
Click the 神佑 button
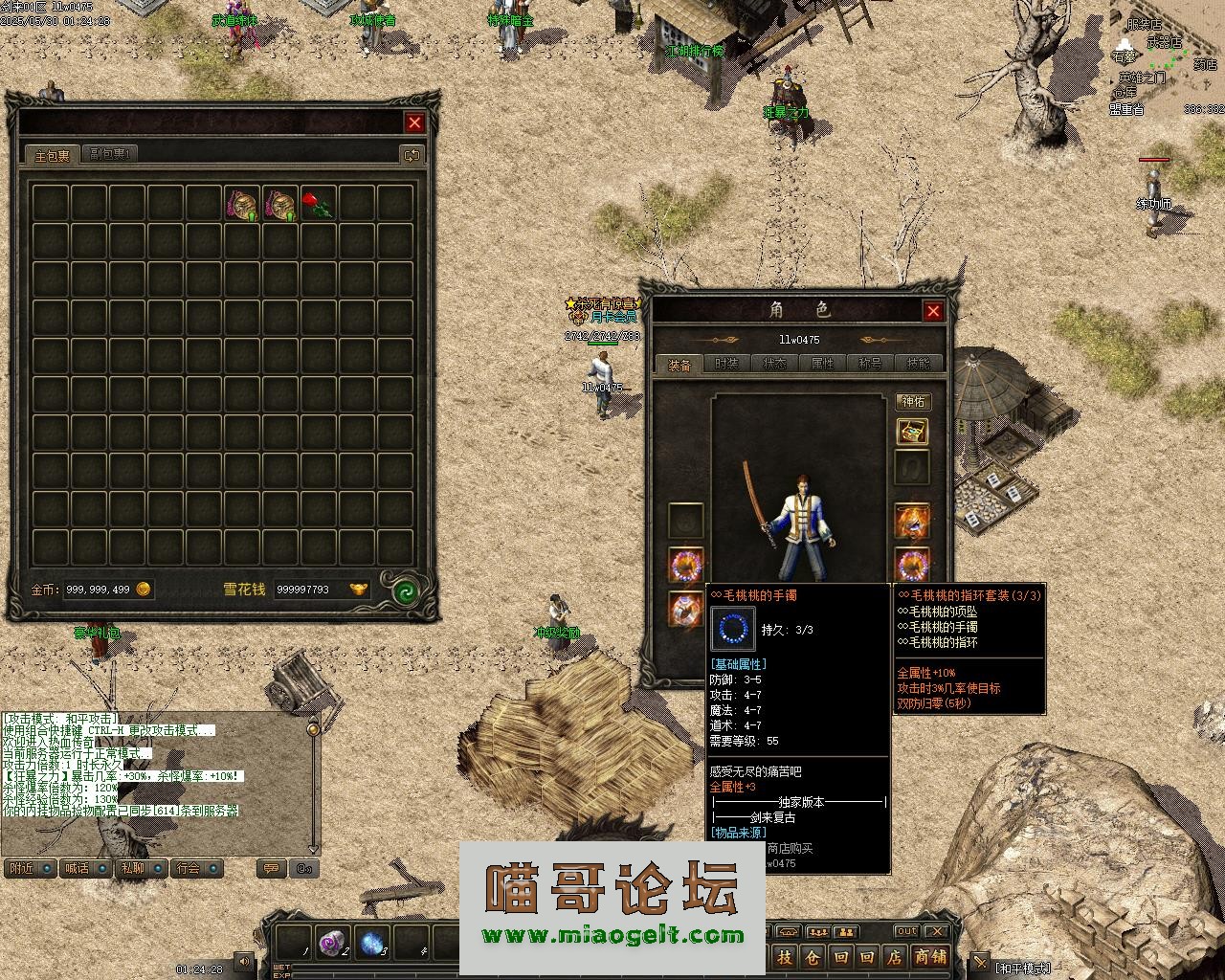(x=913, y=401)
